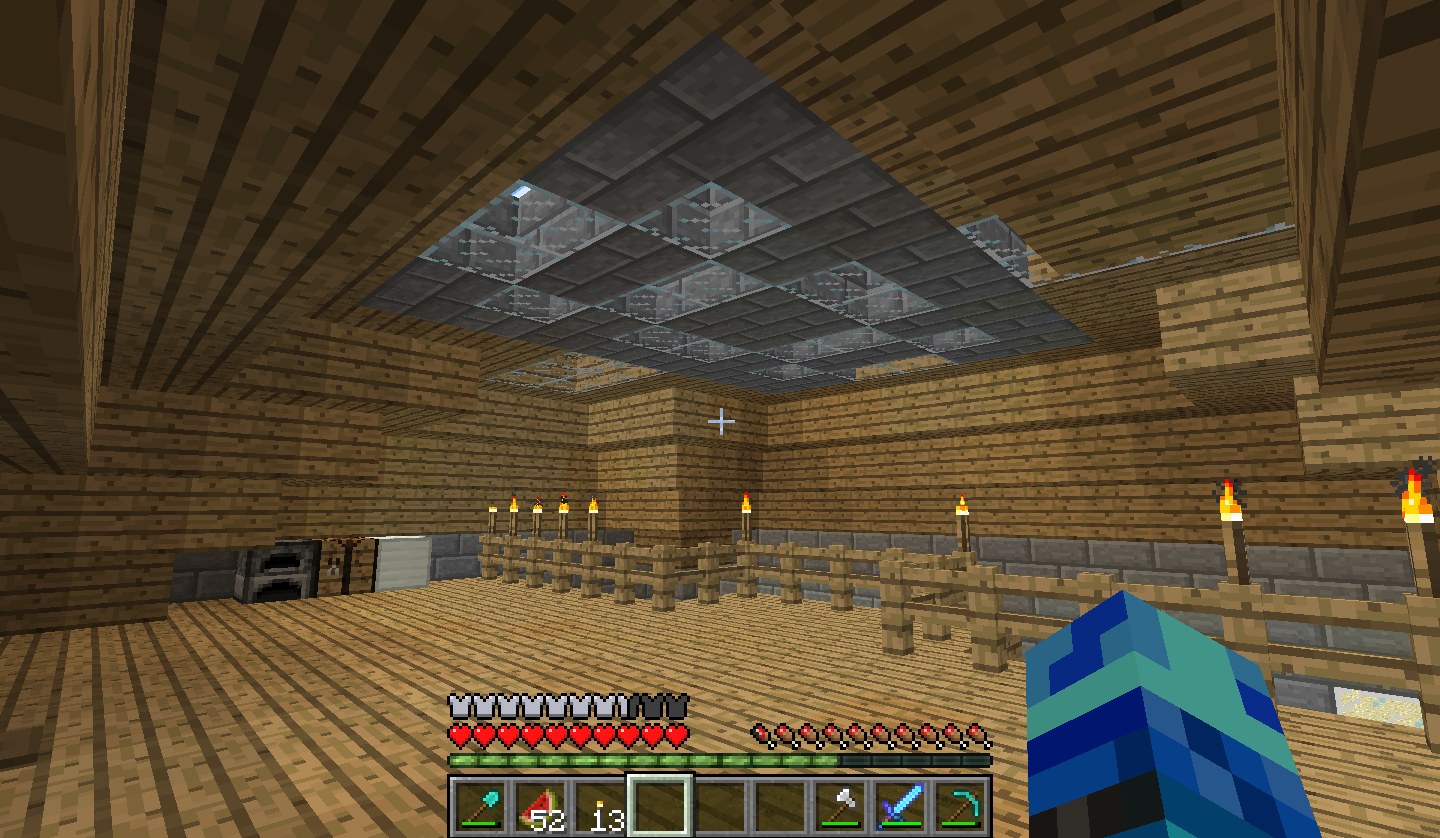This screenshot has height=838, width=1440.
Task: Select the torch stack in the hotbar
Action: [x=600, y=806]
